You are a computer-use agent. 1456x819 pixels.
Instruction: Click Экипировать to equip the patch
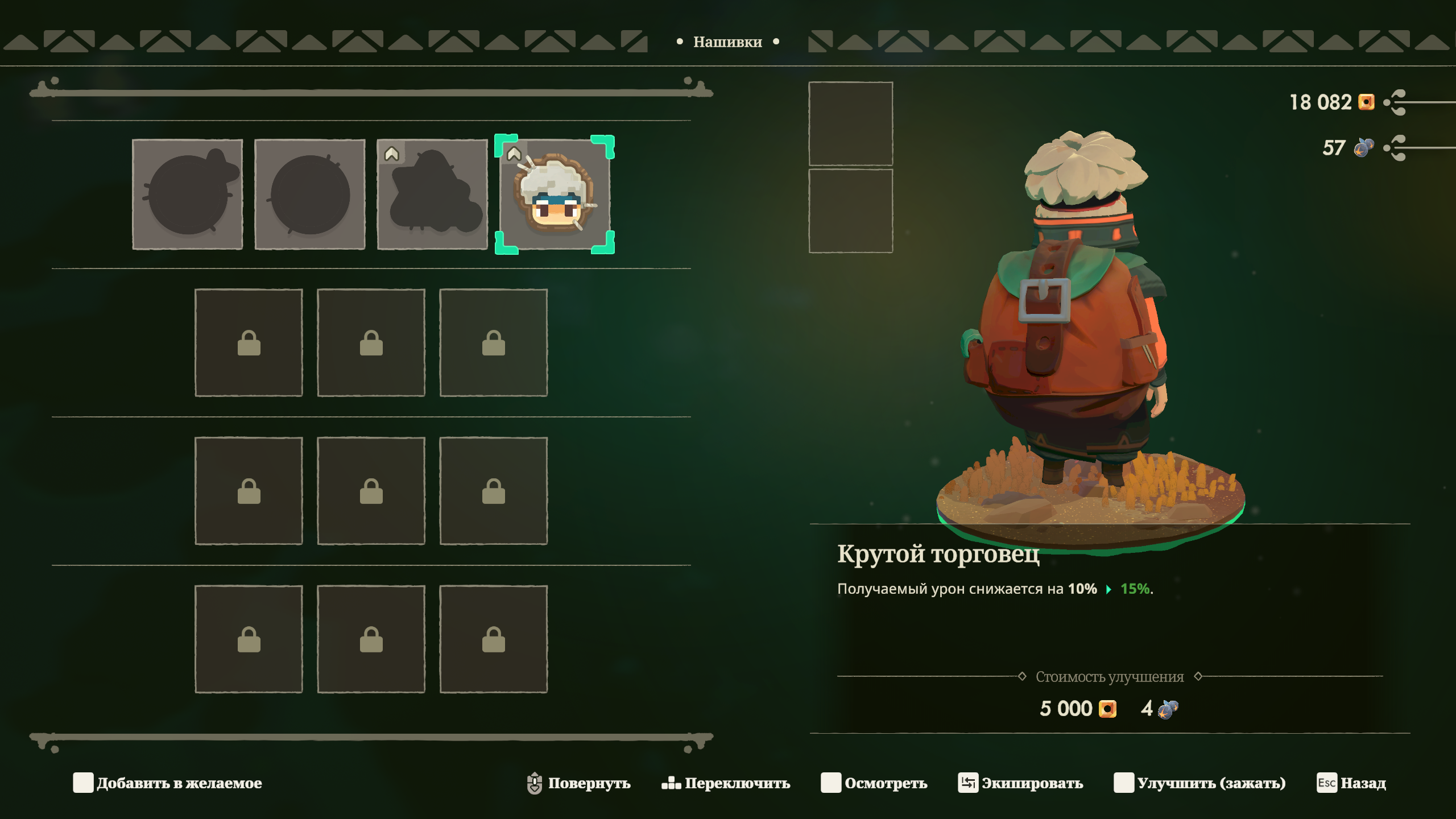point(1021,783)
